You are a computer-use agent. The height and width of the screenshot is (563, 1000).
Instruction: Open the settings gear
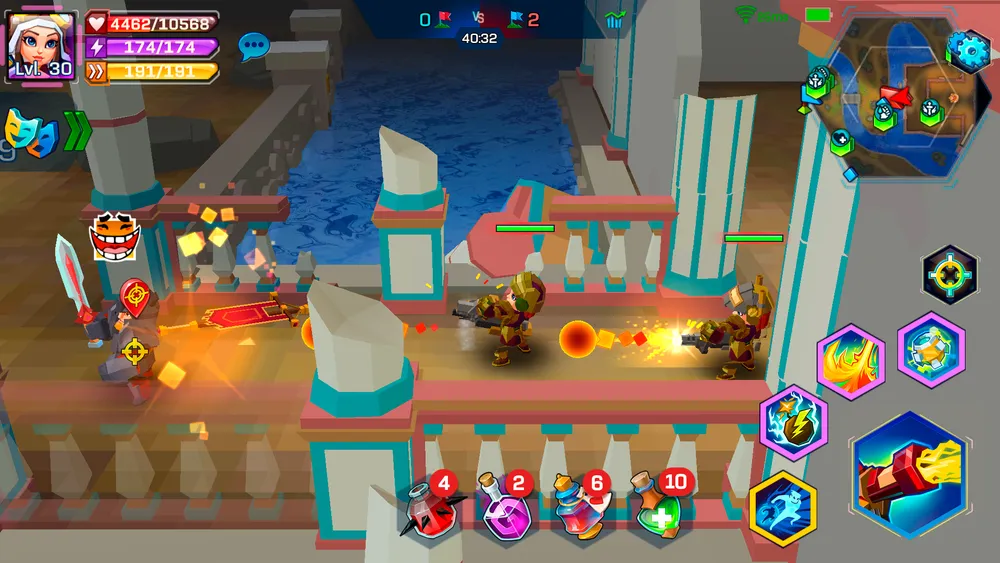[968, 50]
